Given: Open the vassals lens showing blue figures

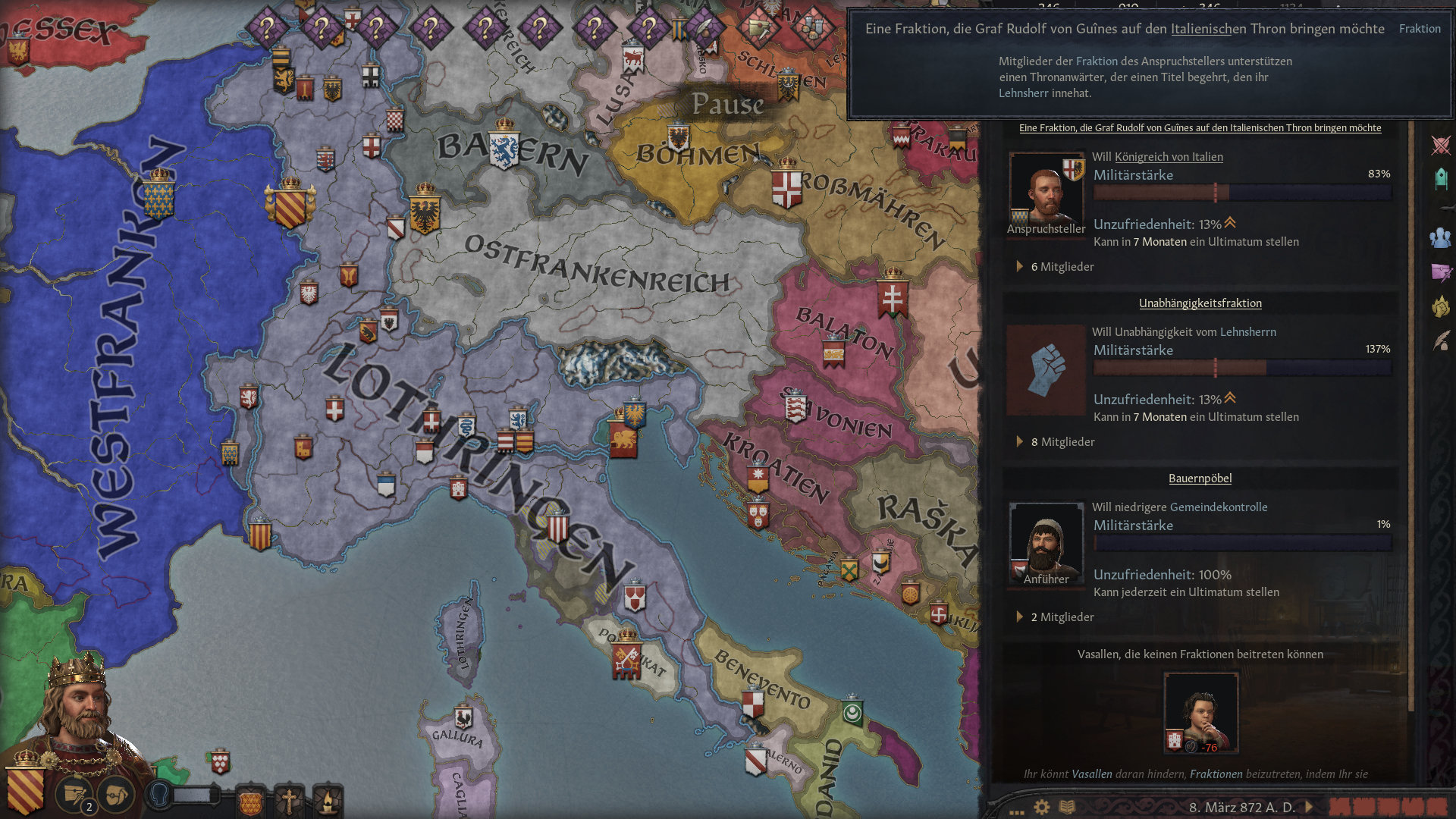Looking at the screenshot, I should point(1442,238).
